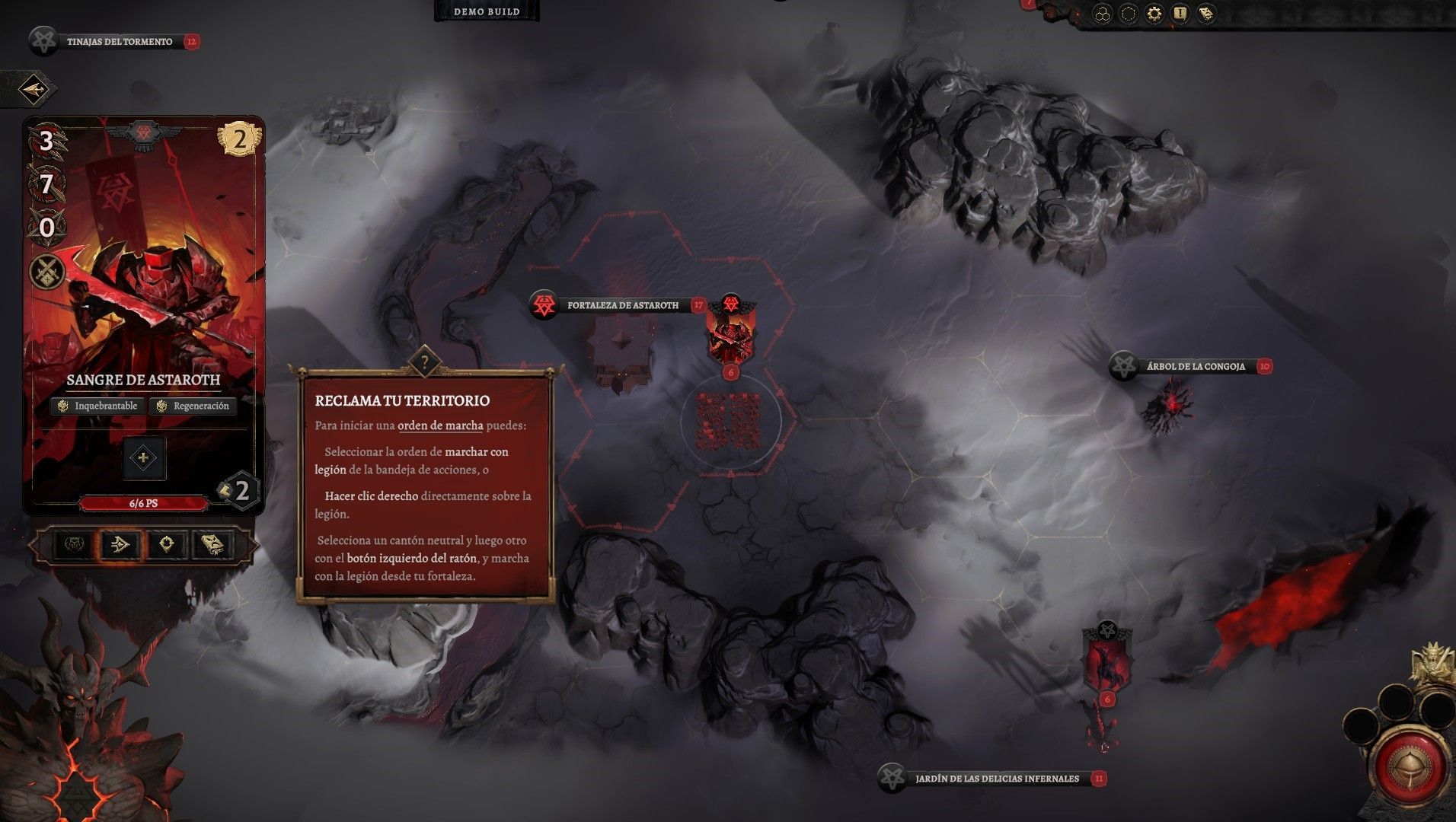Activate the diamond target action in tray
This screenshot has height=822, width=1456.
tap(167, 544)
